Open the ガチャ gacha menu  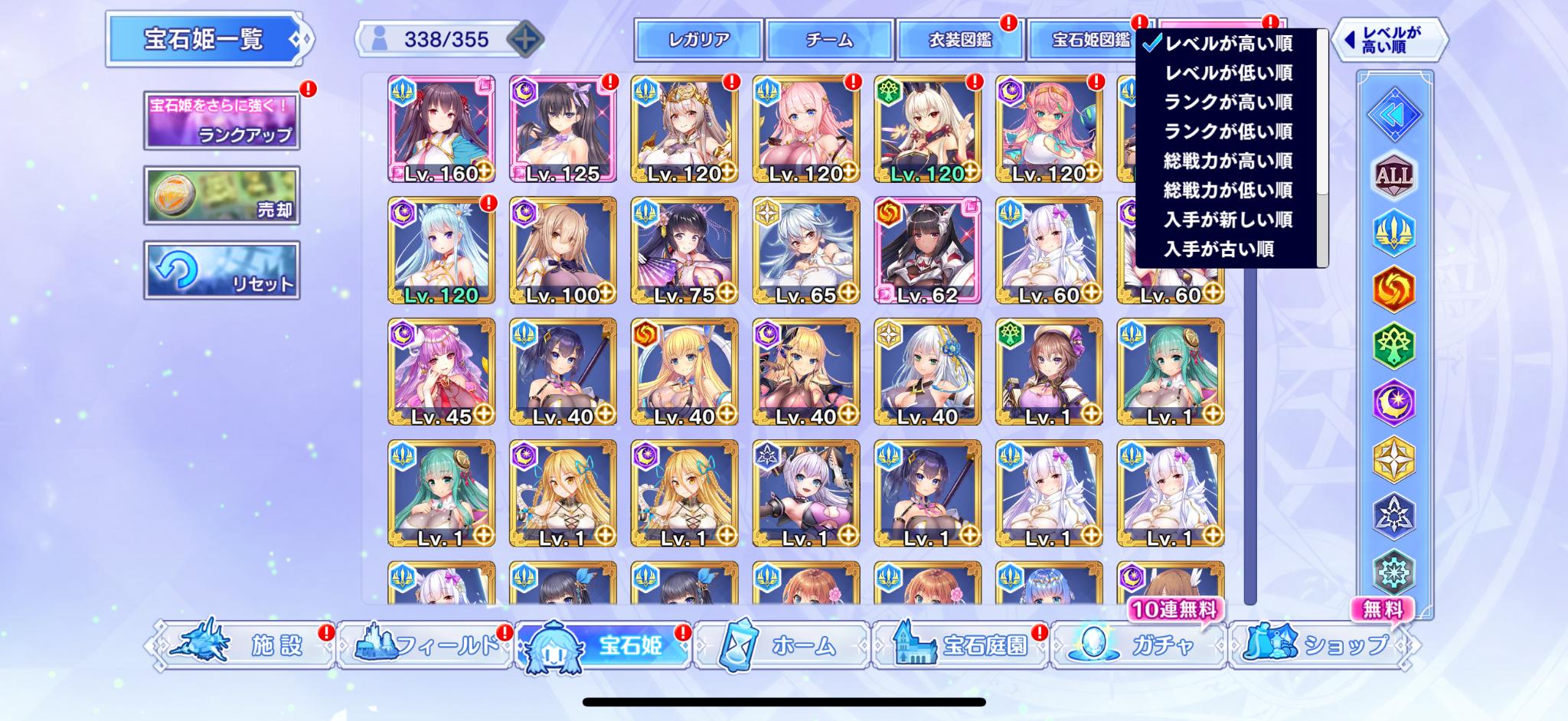click(1138, 646)
